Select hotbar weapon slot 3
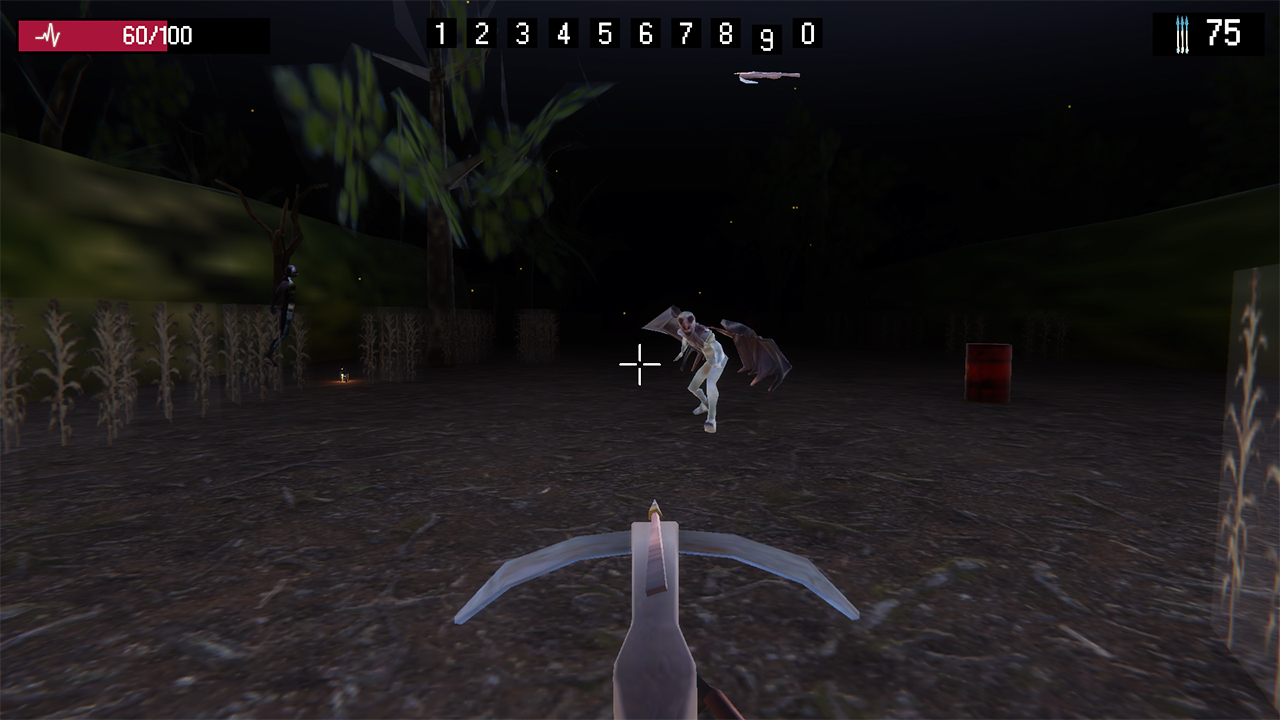The width and height of the screenshot is (1280, 720). (x=520, y=34)
